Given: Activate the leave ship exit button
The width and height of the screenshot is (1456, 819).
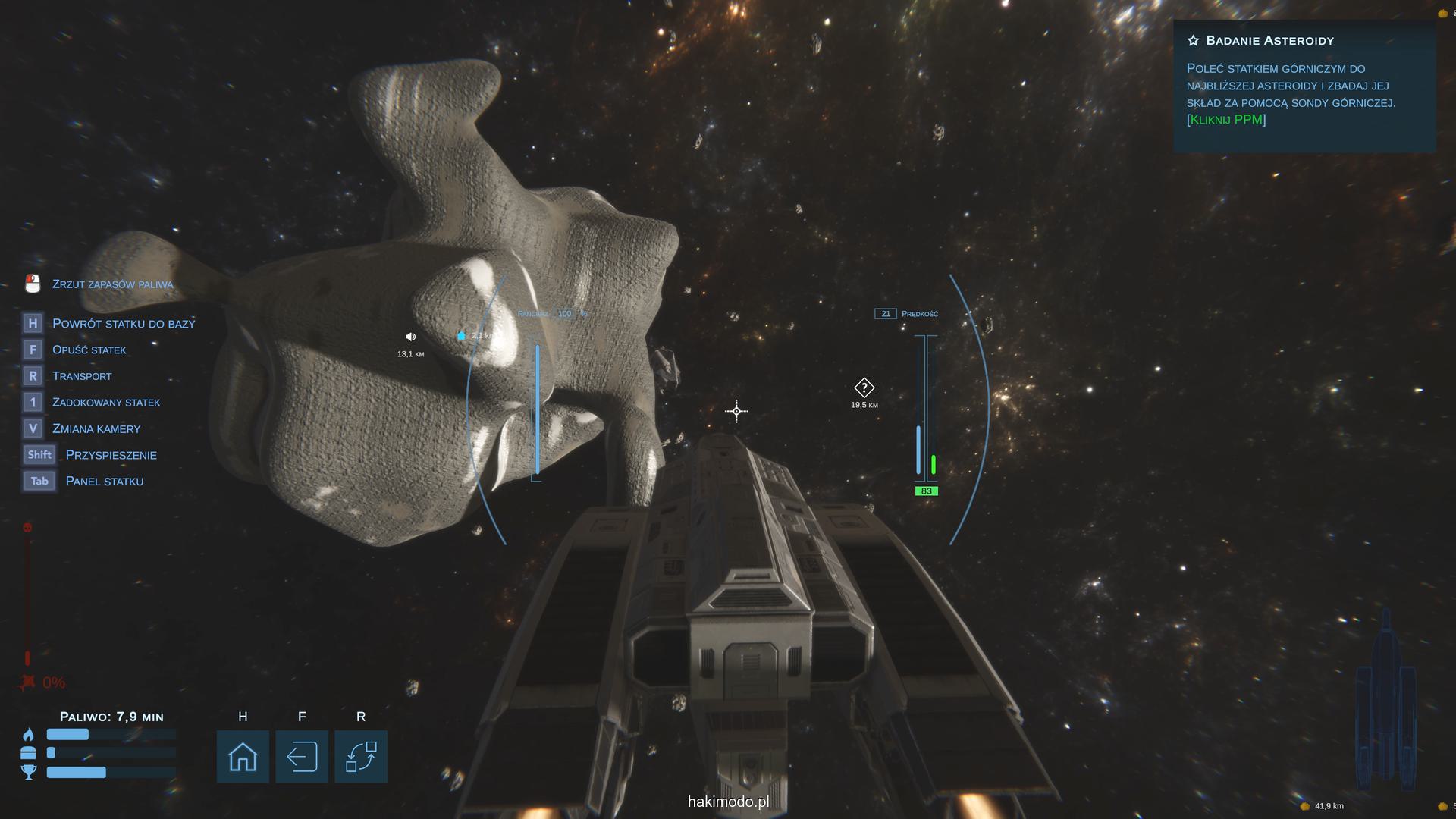Looking at the screenshot, I should point(302,756).
